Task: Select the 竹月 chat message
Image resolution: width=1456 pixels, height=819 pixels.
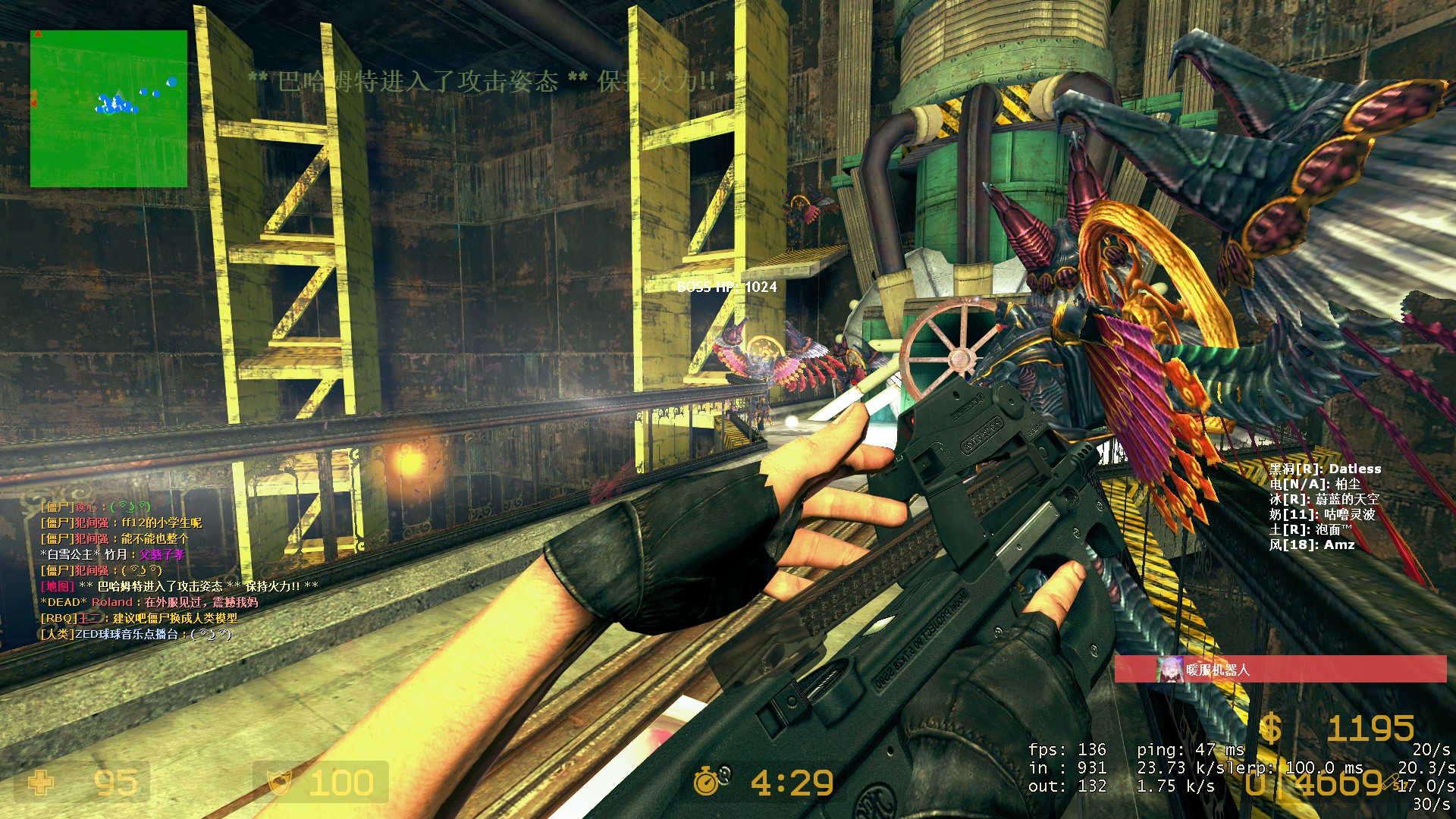Action: point(112,554)
